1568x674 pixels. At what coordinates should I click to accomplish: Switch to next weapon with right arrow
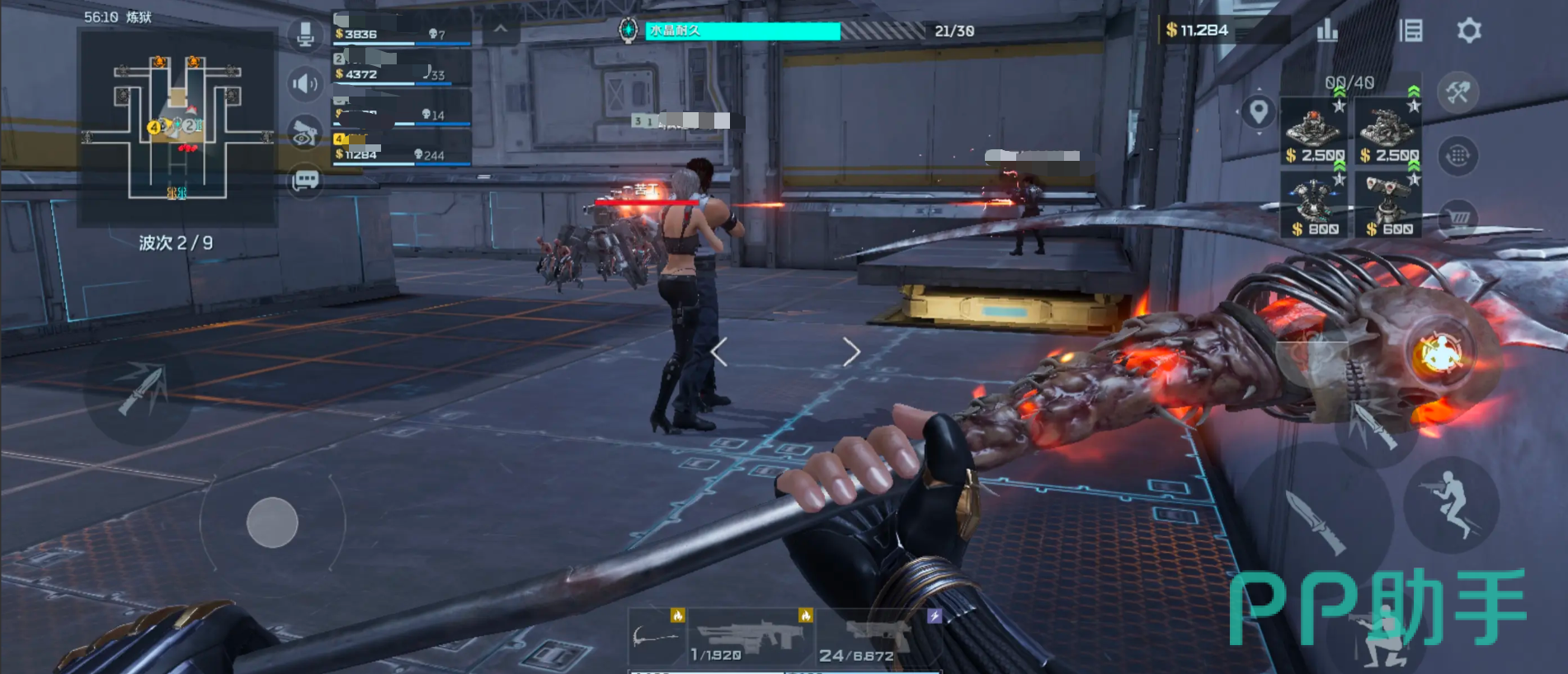click(851, 352)
